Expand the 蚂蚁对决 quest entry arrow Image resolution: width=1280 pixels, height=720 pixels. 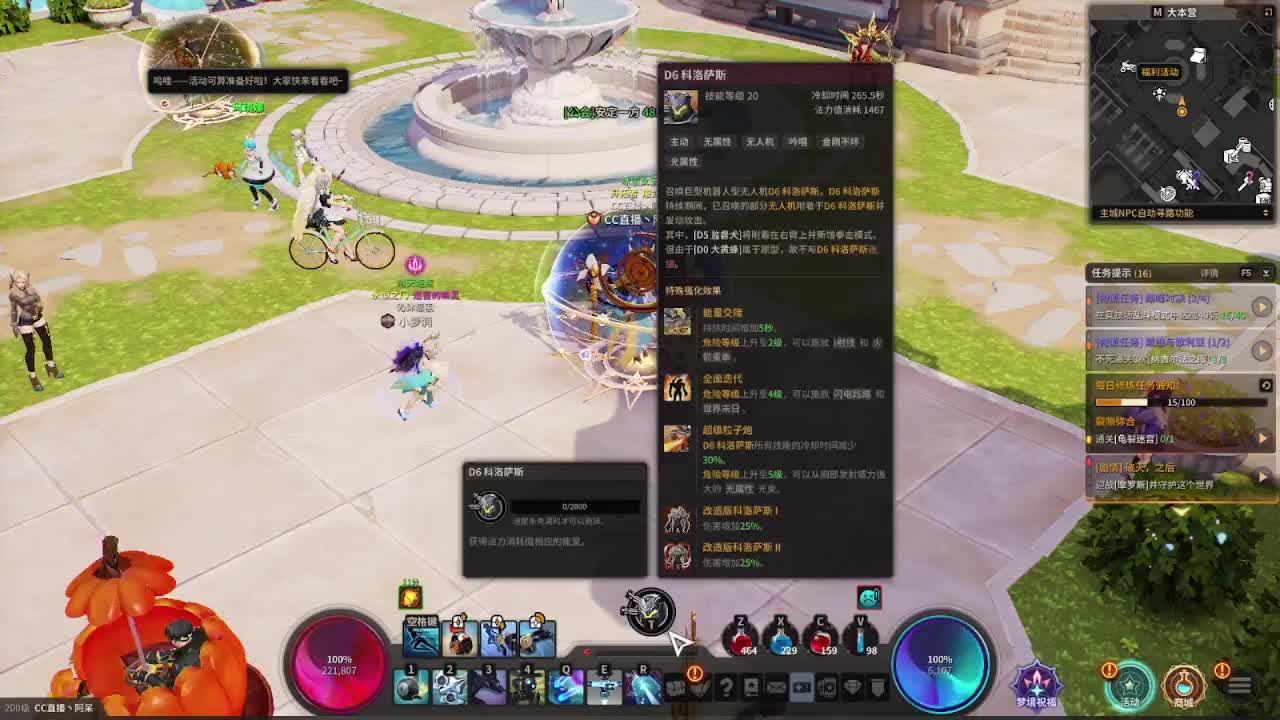point(1261,305)
